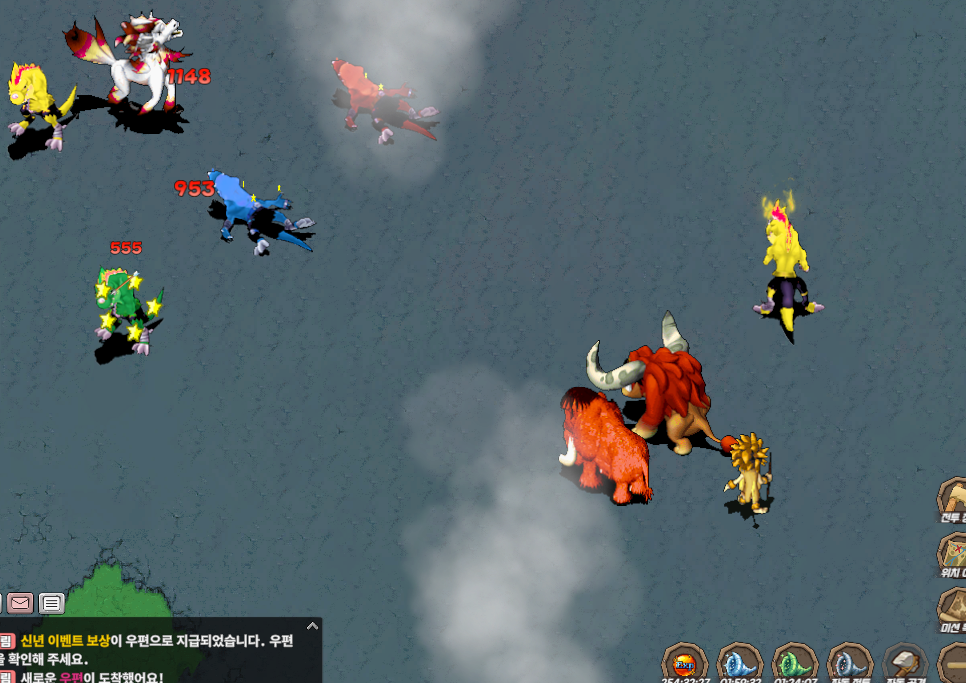The image size is (966, 683).
Task: Open the mission scroll button
Action: click(953, 607)
